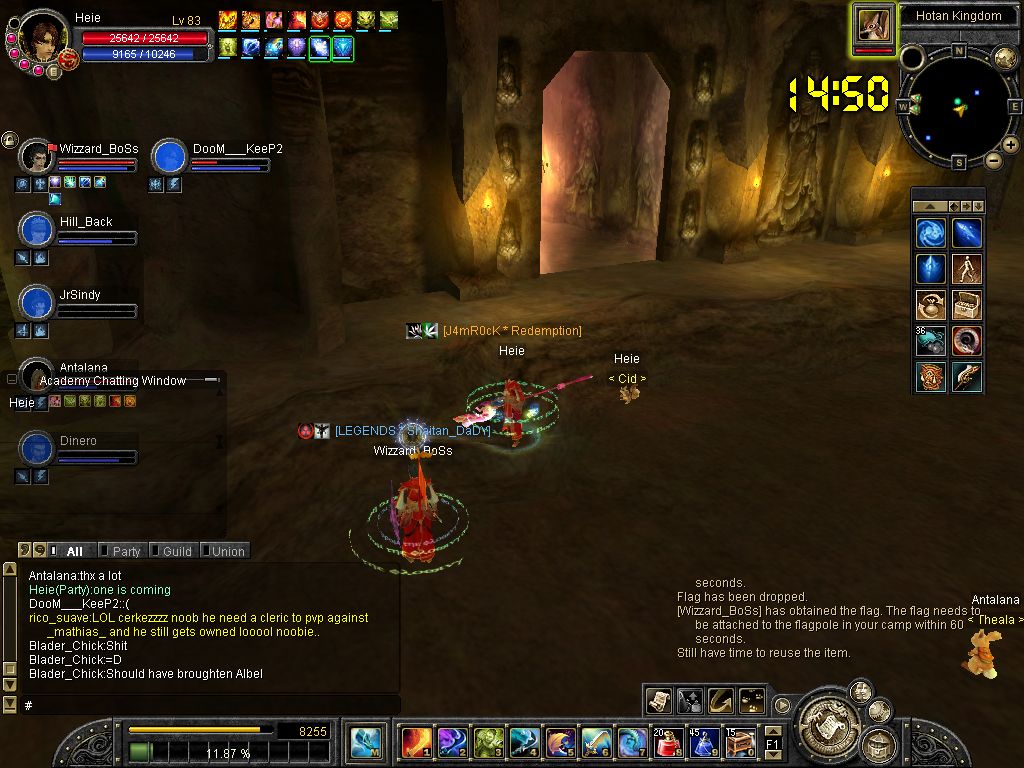This screenshot has height=768, width=1024.
Task: Switch to the Party chat tab
Action: [125, 551]
